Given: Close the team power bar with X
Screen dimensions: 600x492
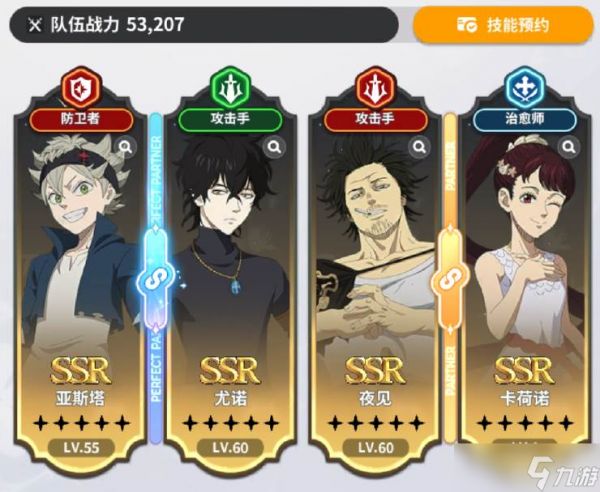Looking at the screenshot, I should coord(34,25).
